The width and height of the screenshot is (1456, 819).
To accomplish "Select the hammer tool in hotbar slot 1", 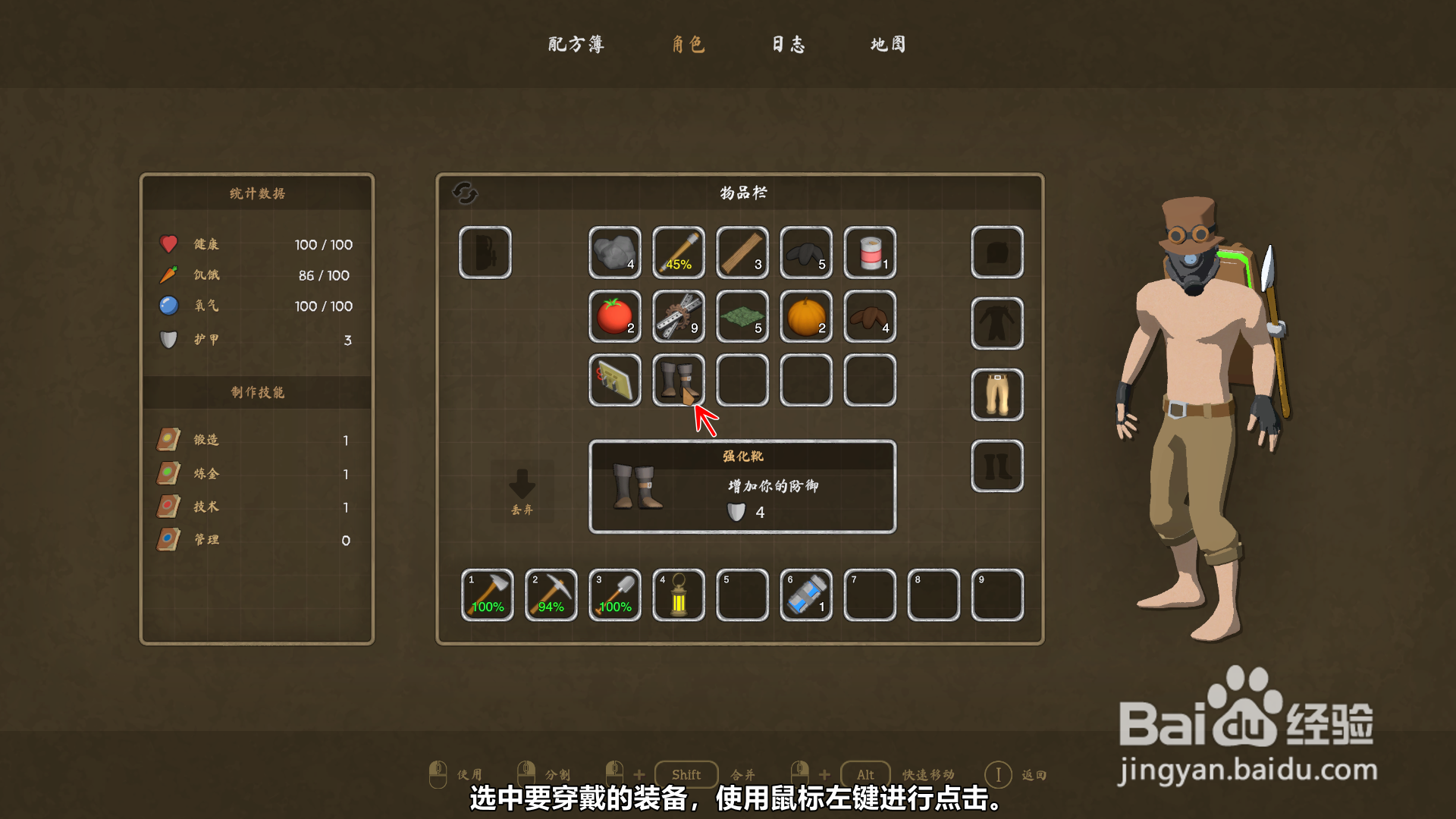I will point(486,595).
